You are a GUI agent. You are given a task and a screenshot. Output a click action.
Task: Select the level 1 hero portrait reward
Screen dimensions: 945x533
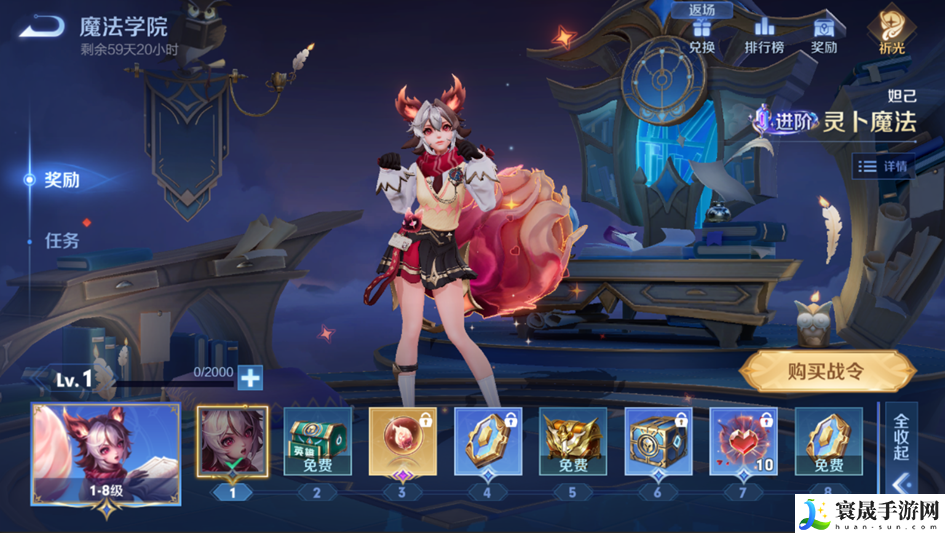232,441
